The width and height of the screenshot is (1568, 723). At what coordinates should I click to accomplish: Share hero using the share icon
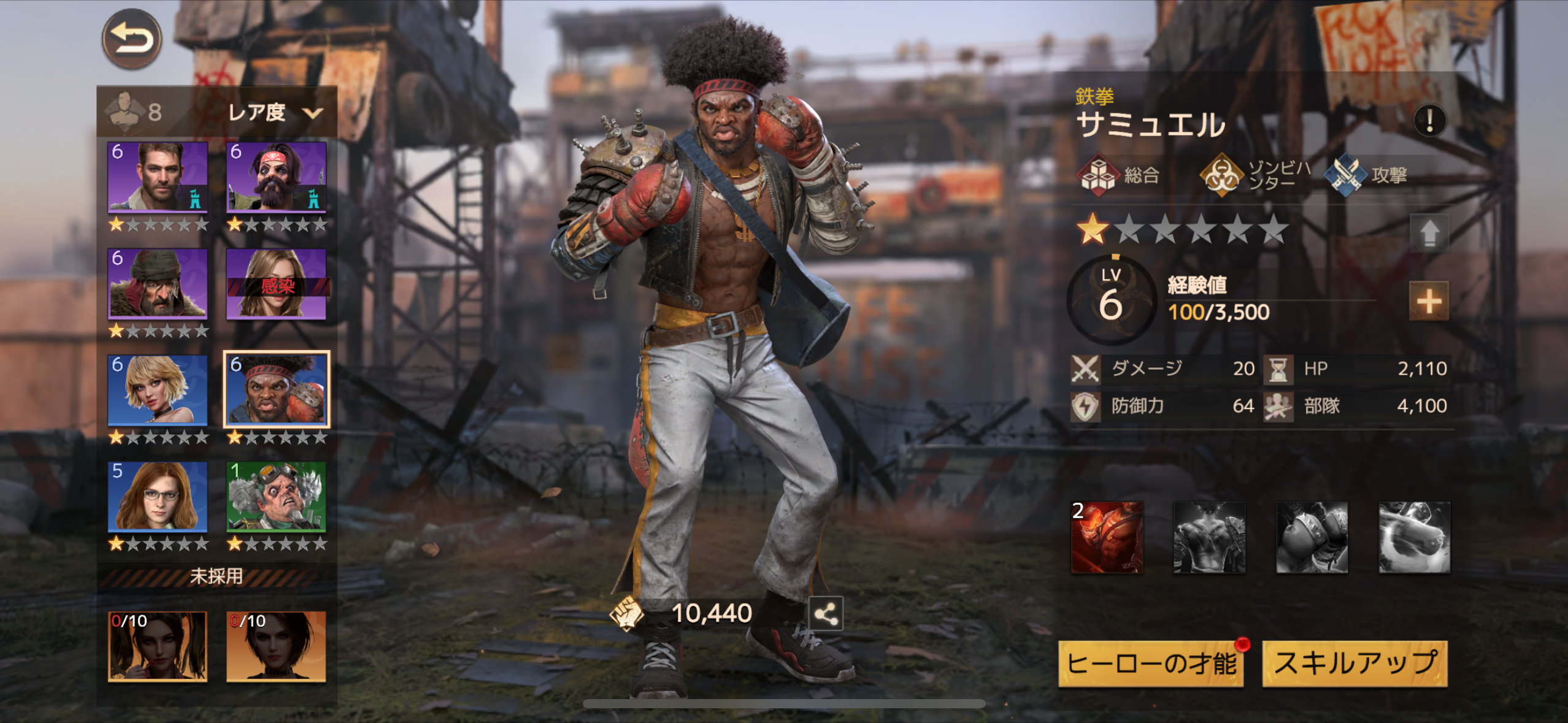point(826,613)
